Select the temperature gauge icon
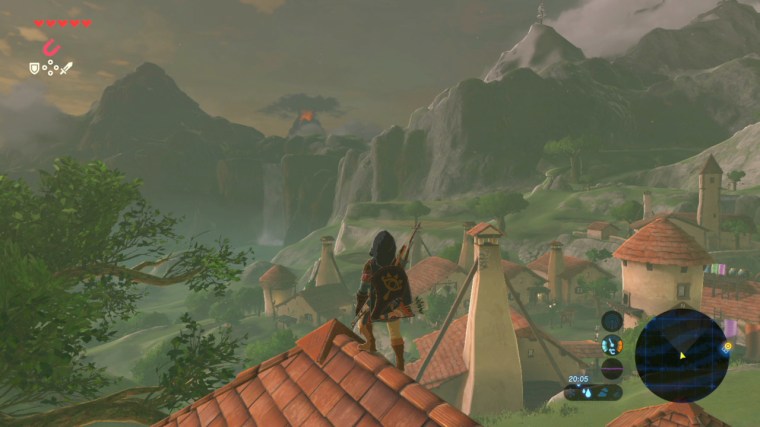 point(611,345)
